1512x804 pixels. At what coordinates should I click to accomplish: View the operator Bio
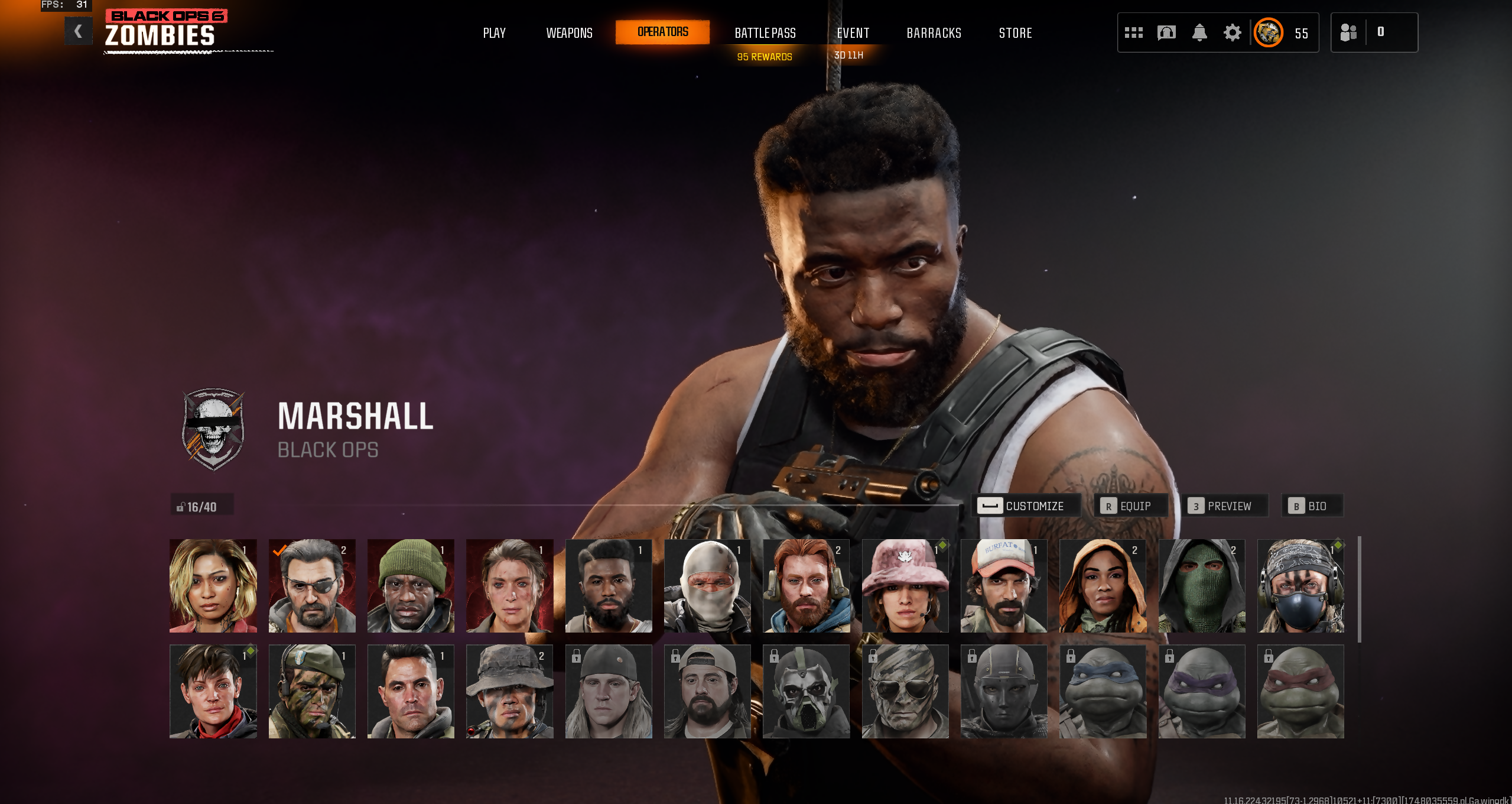1312,506
